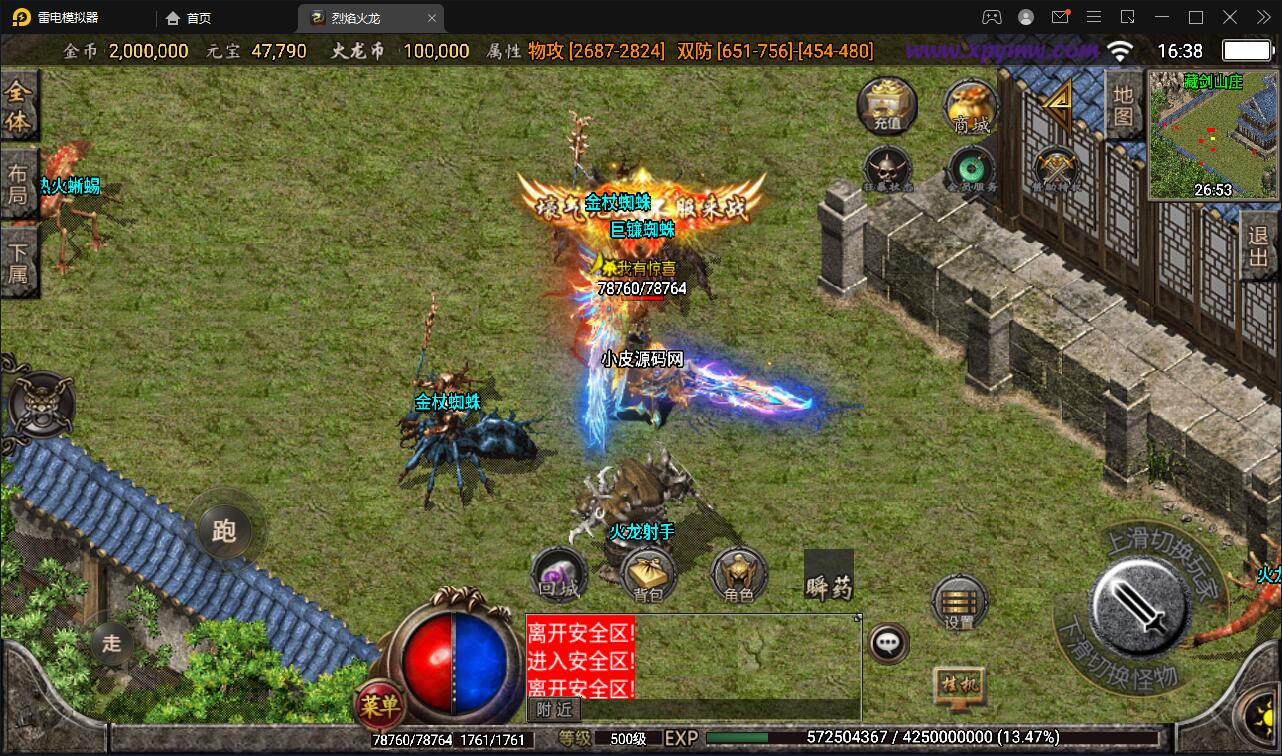Close the 烈焰火龙 emulator tab
1282x756 pixels.
(x=432, y=18)
